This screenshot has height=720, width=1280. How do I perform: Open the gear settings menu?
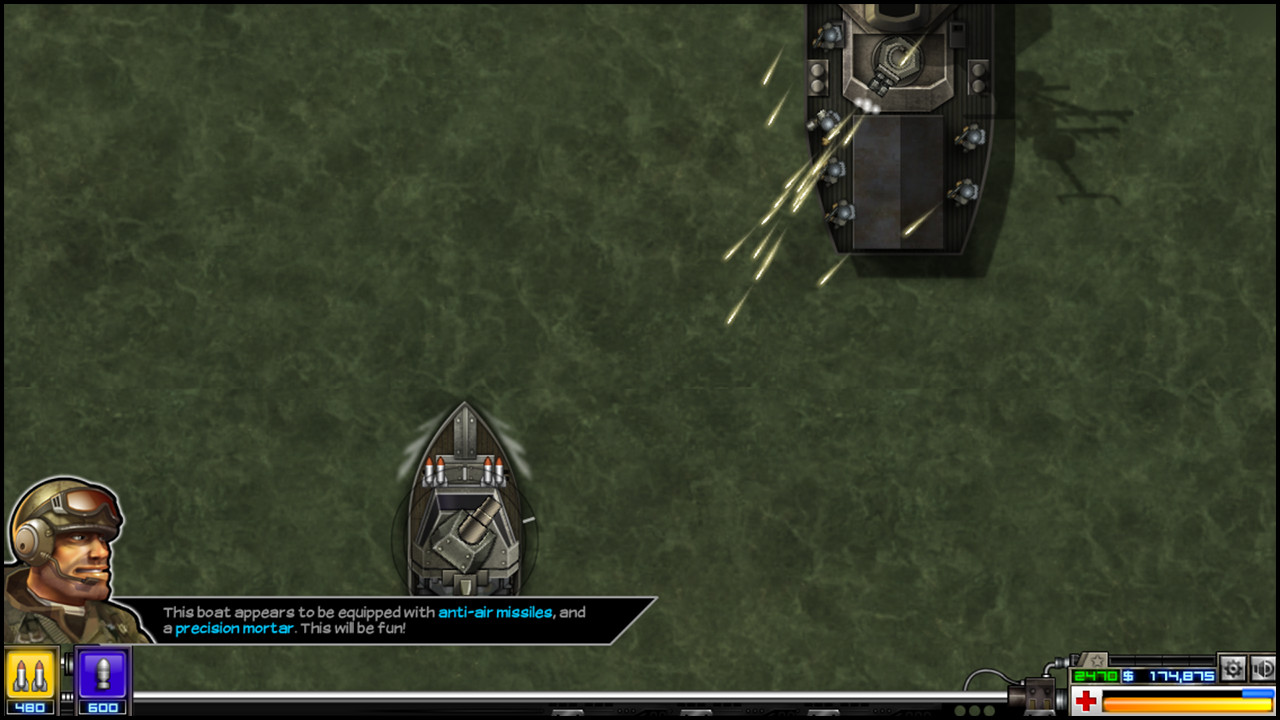tap(1233, 668)
